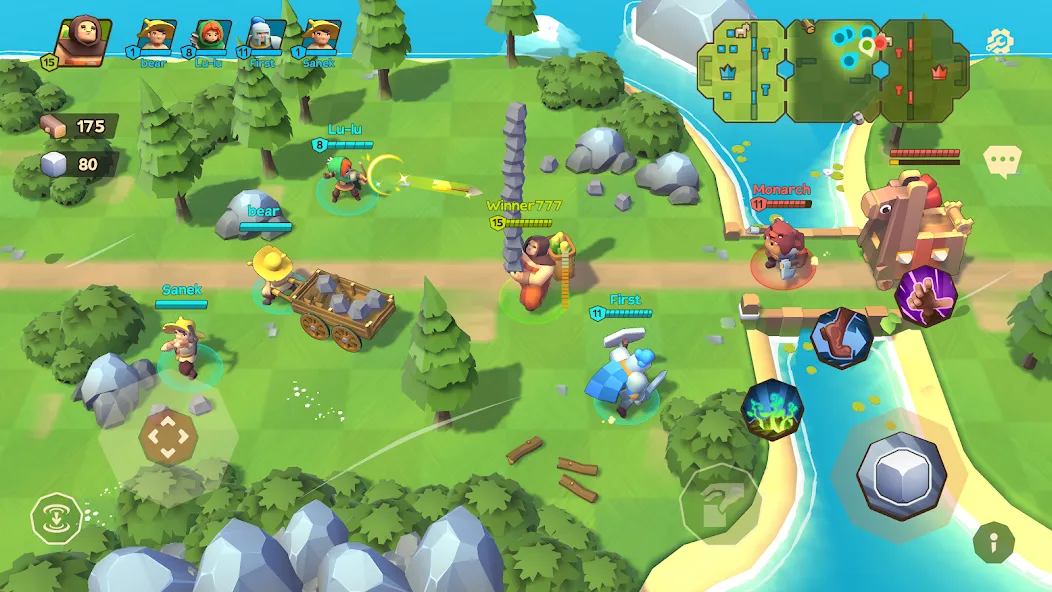The width and height of the screenshot is (1052, 592).
Task: Cast the green flames ability
Action: point(772,408)
